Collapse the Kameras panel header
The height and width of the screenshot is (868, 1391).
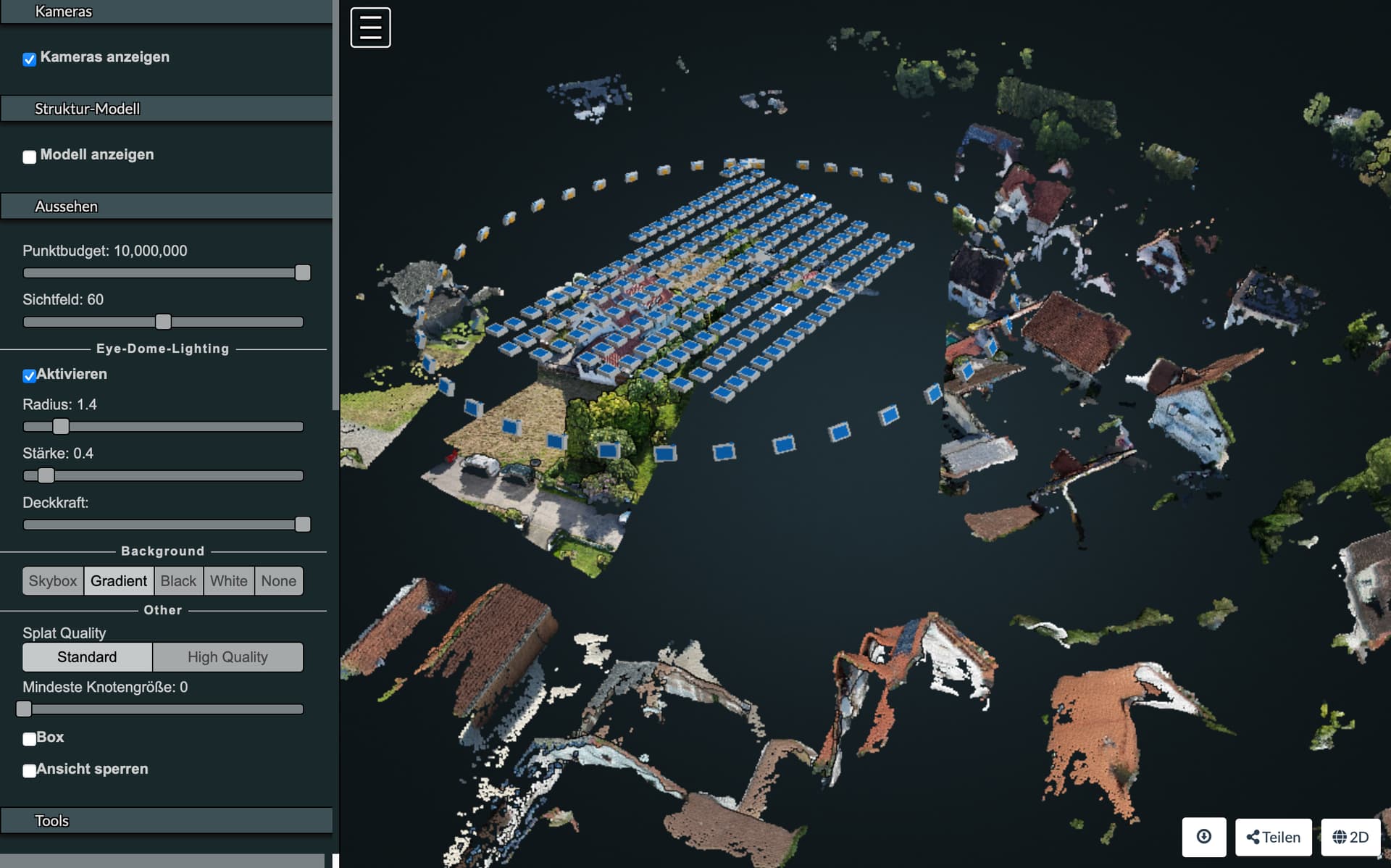point(167,11)
